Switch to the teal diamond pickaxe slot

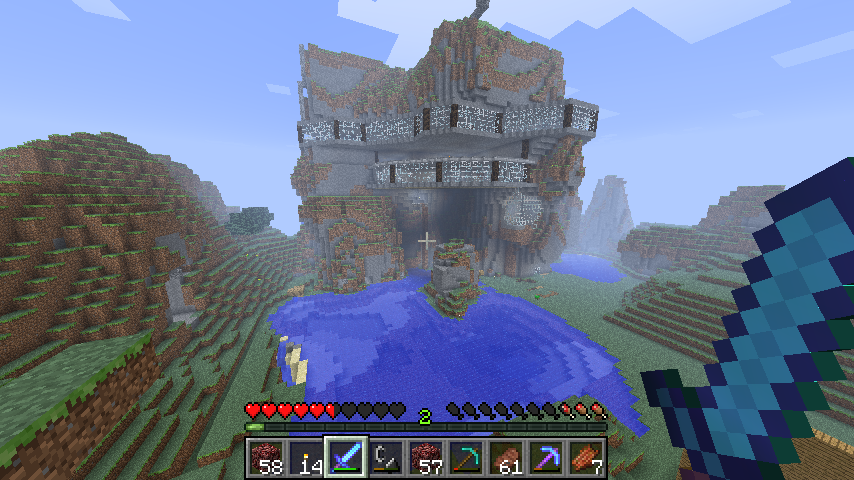[466, 457]
